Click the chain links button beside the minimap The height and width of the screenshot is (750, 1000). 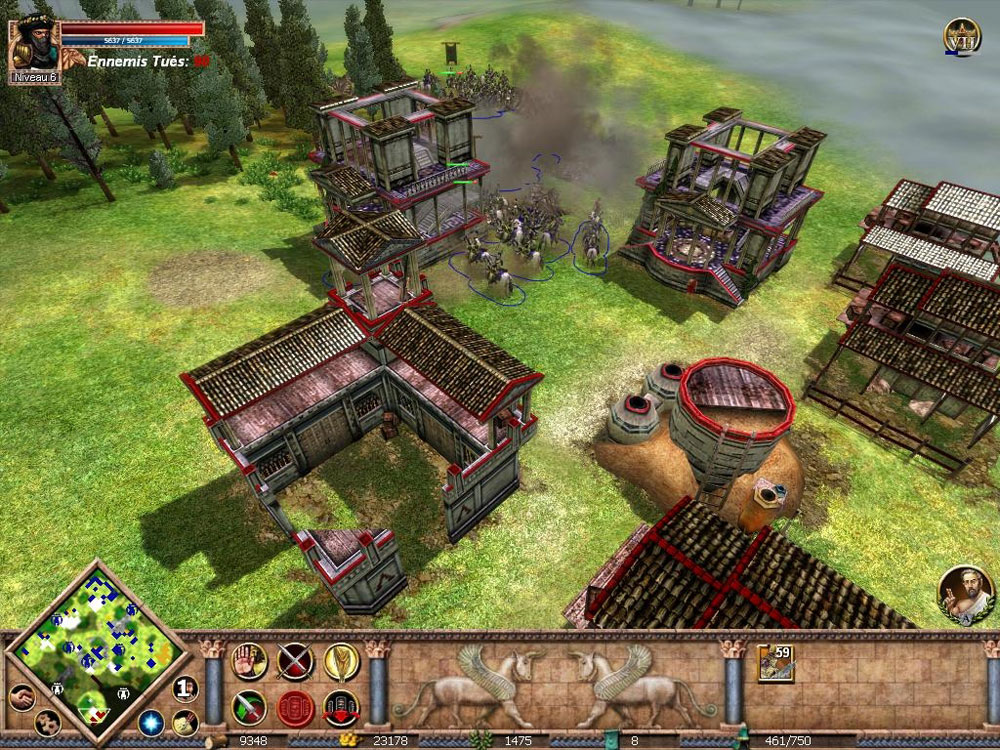tap(47, 722)
